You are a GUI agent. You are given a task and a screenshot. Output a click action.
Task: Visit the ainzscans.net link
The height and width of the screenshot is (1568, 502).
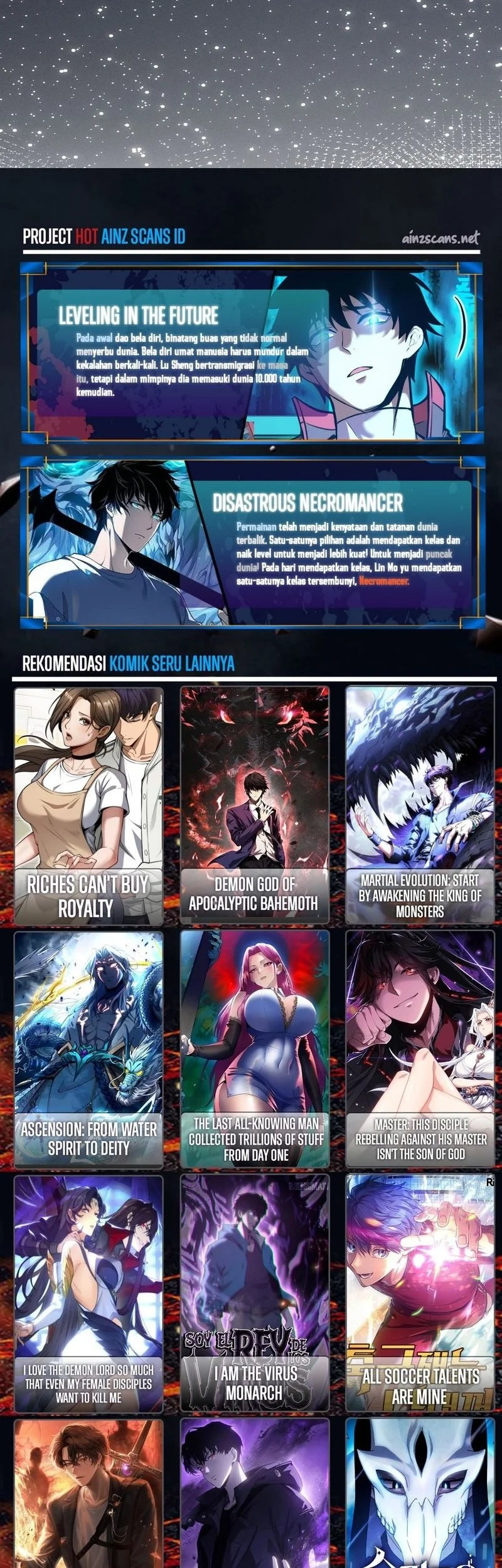coord(440,238)
